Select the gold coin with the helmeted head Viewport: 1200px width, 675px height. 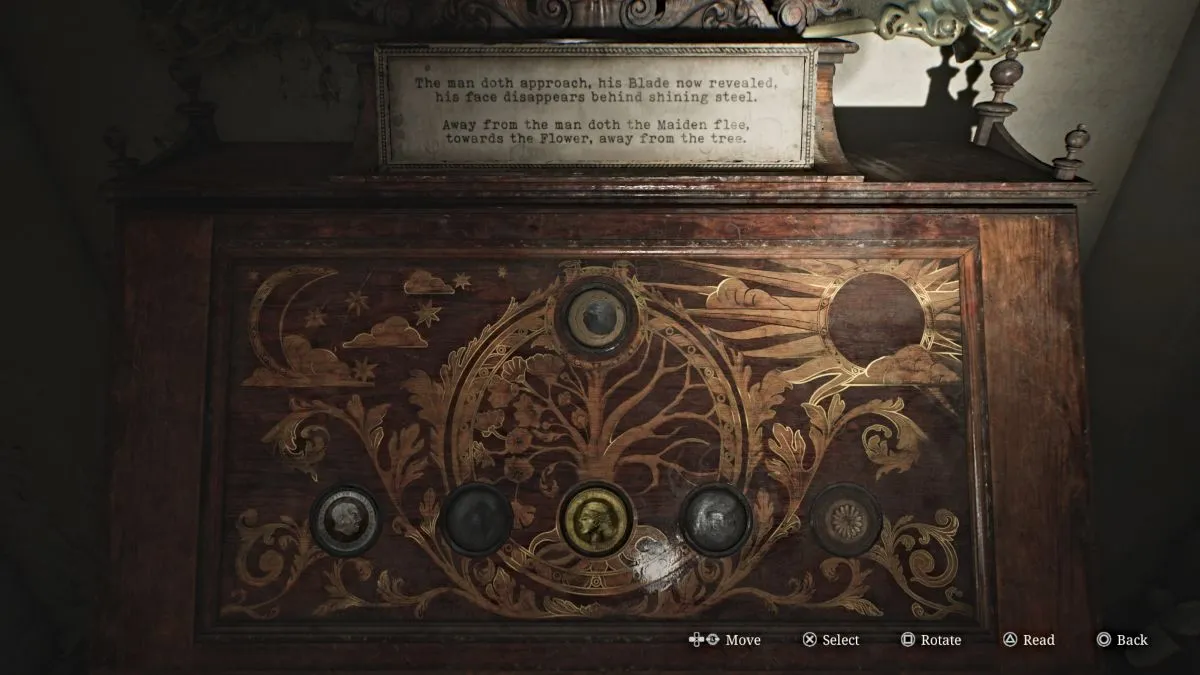pos(595,519)
